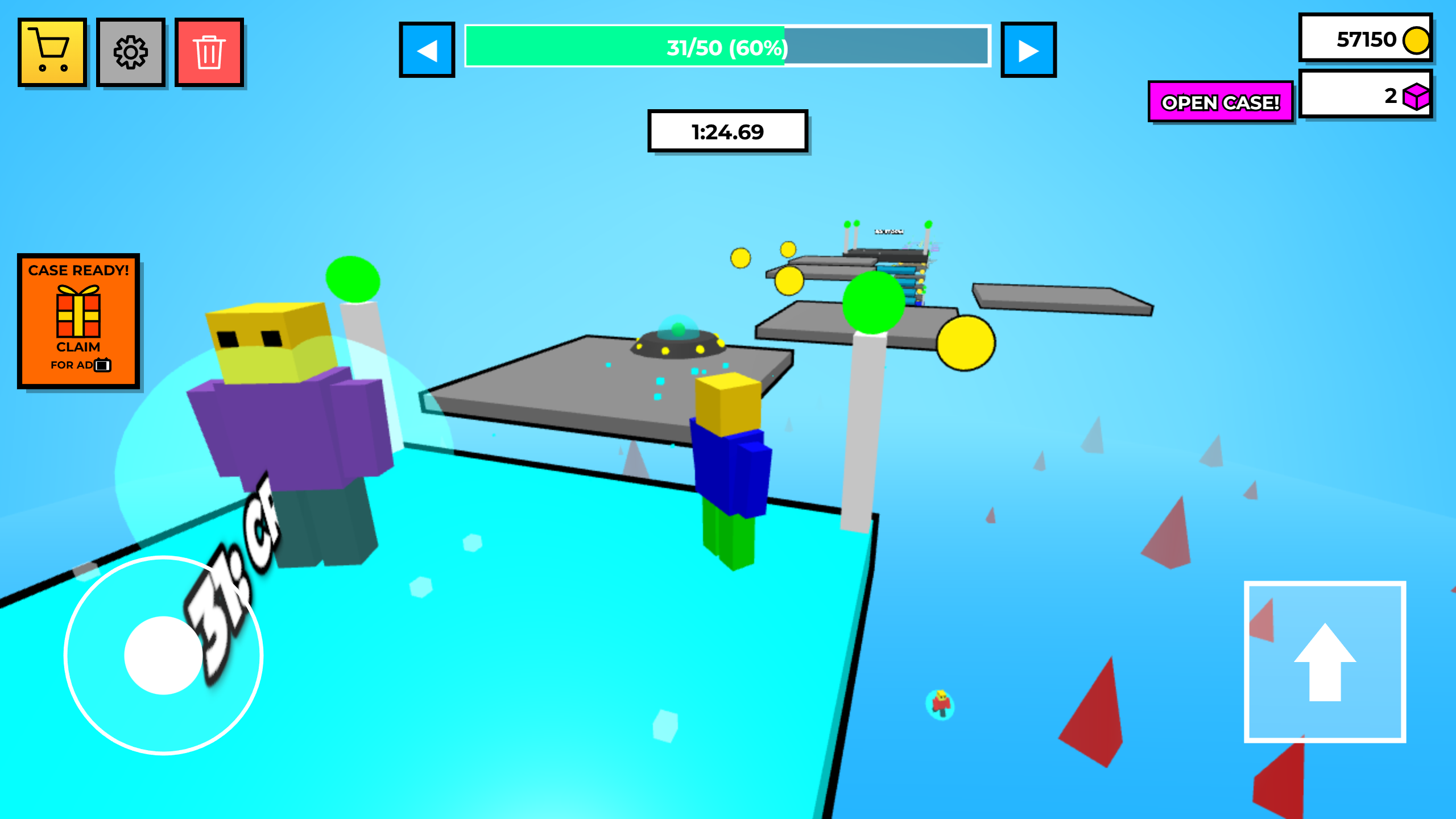Click the OPEN CASE! magenta button
Image resolution: width=1456 pixels, height=819 pixels.
click(1221, 102)
